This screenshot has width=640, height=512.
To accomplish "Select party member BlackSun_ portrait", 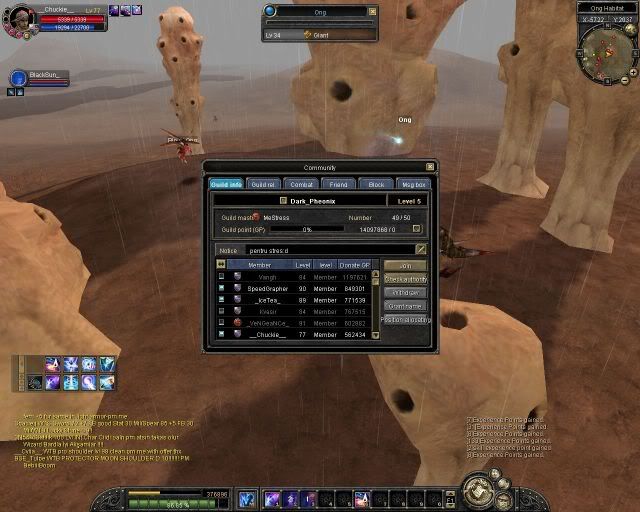I will click(18, 77).
